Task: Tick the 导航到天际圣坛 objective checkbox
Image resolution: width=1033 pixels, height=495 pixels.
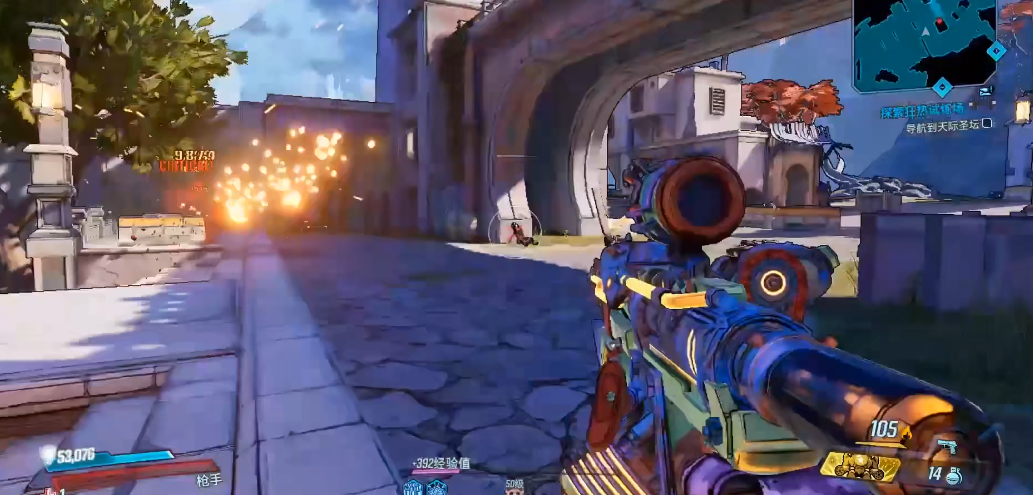Action: tap(987, 124)
